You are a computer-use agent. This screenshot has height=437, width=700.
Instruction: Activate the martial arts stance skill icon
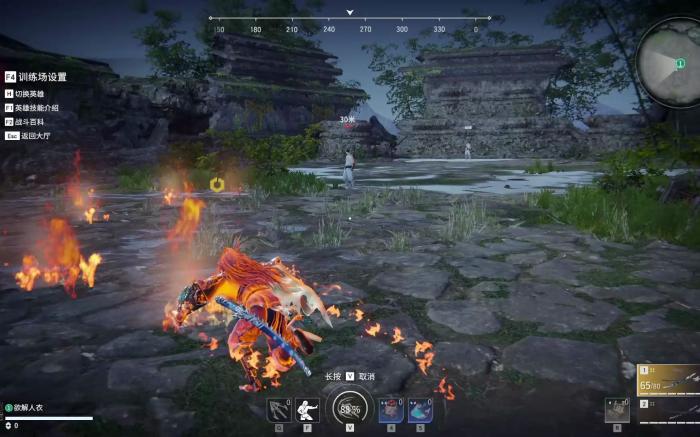point(308,410)
